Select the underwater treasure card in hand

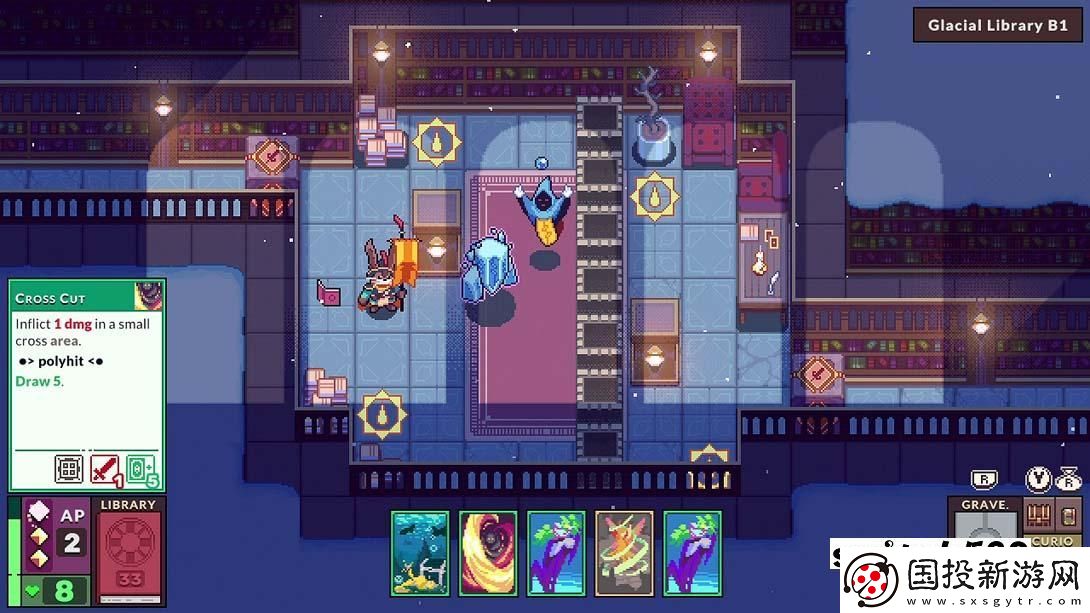420,554
